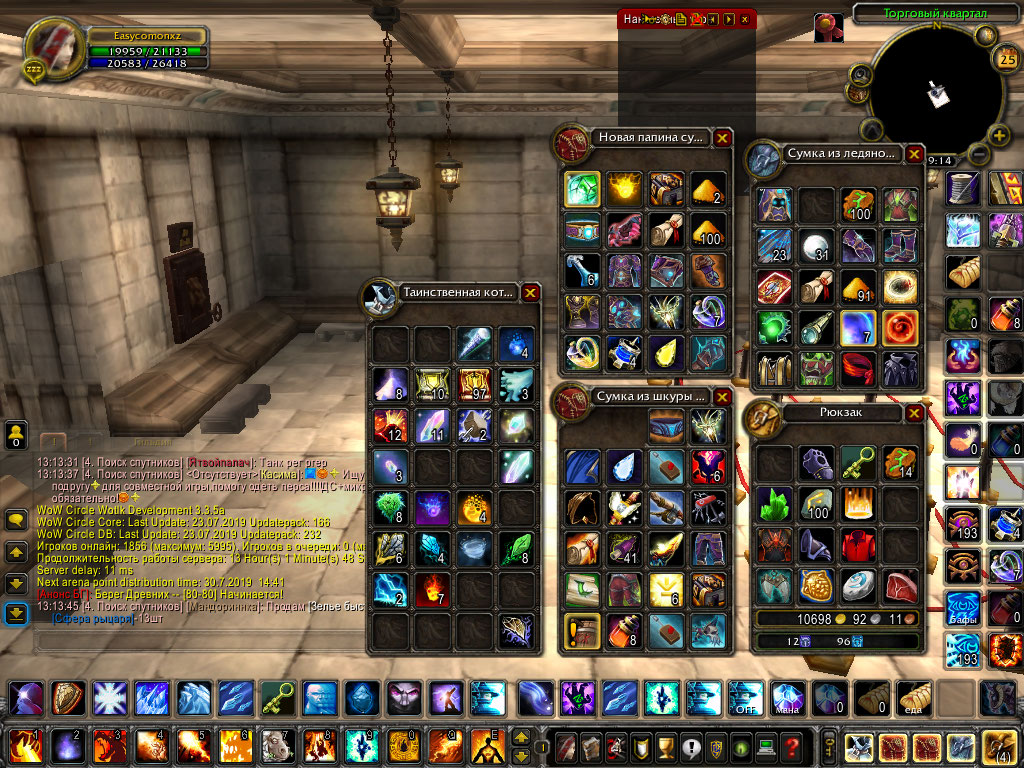Close the Новая папина су... bag window
This screenshot has width=1024, height=768.
[722, 138]
